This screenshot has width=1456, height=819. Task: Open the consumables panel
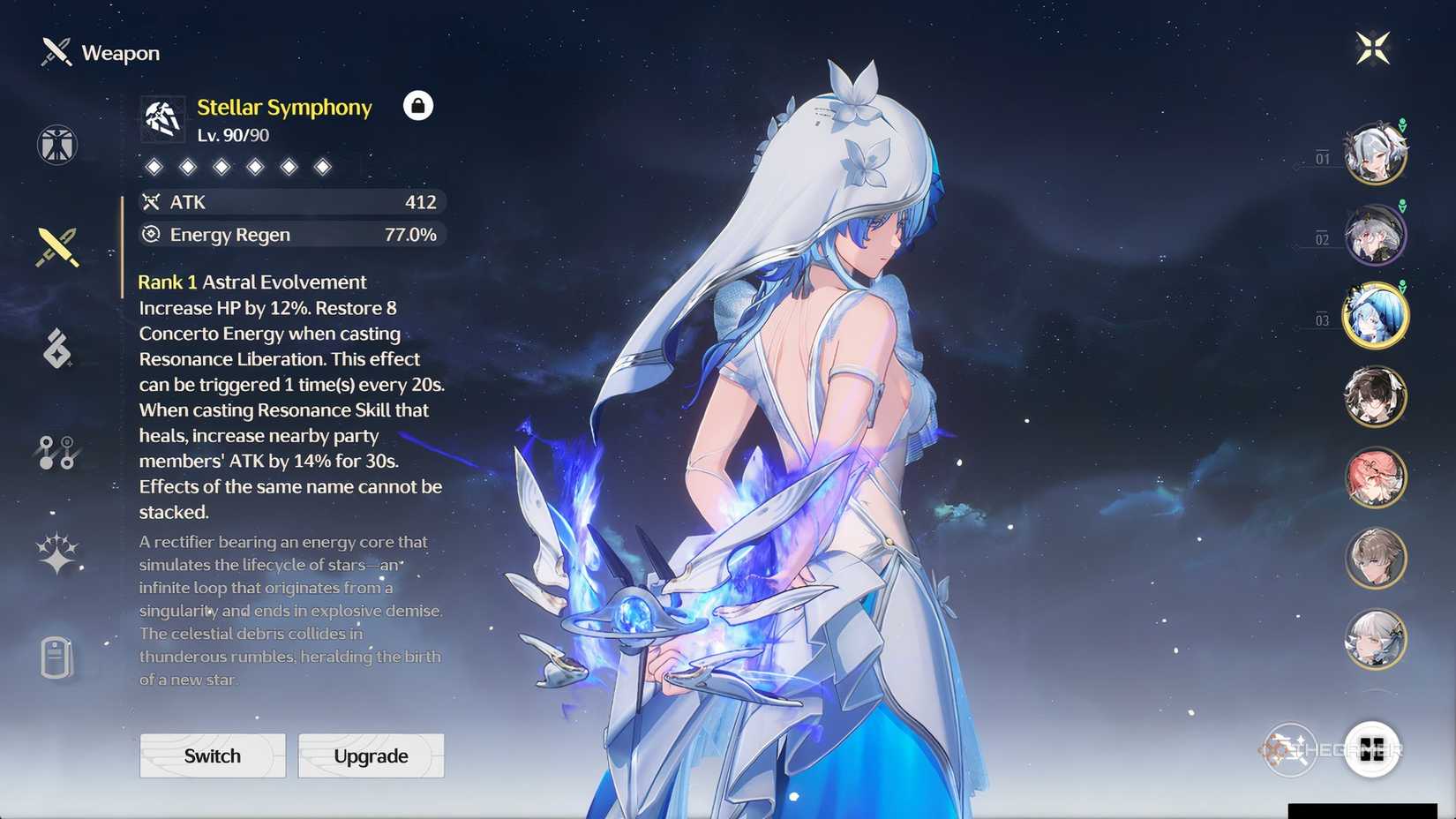56,657
